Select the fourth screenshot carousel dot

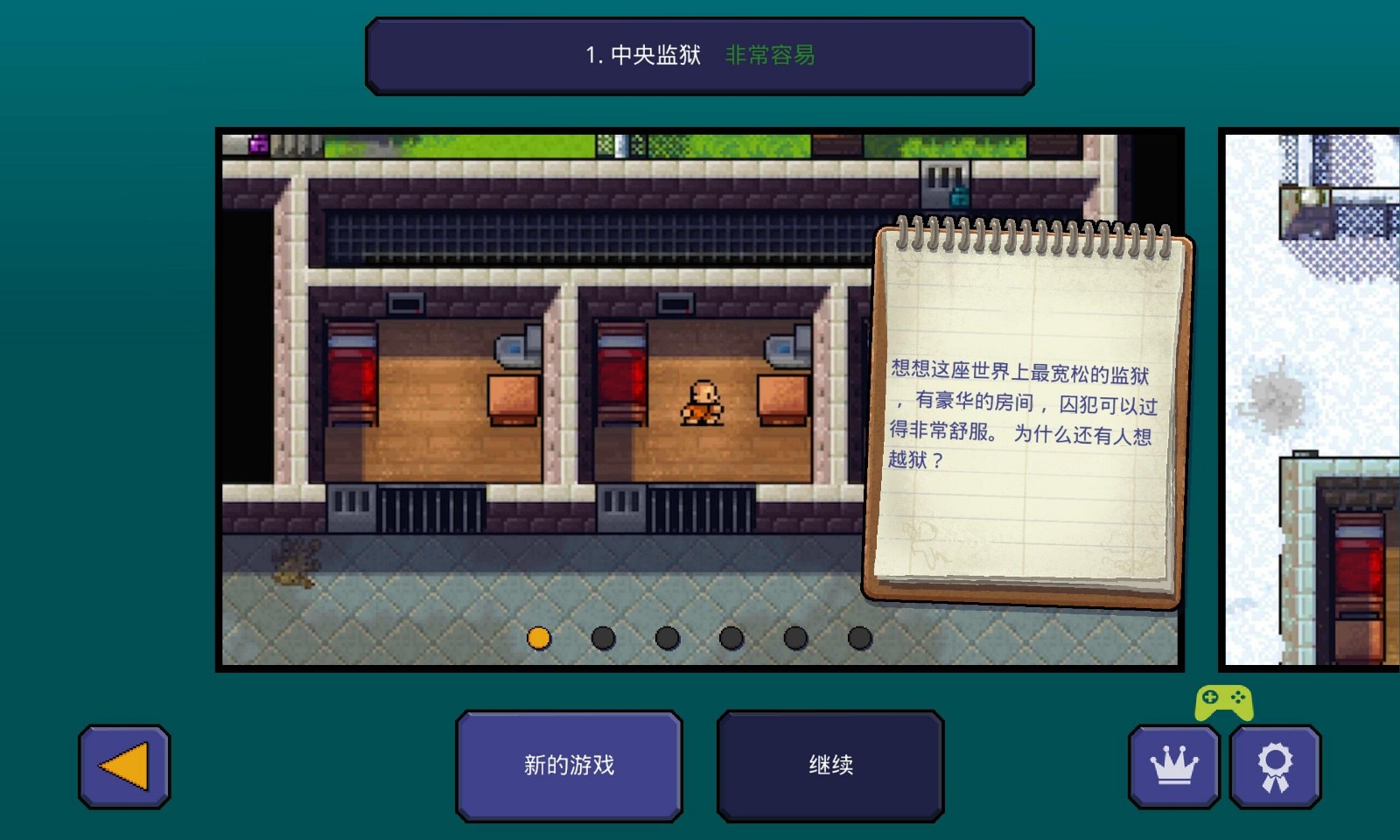(730, 639)
